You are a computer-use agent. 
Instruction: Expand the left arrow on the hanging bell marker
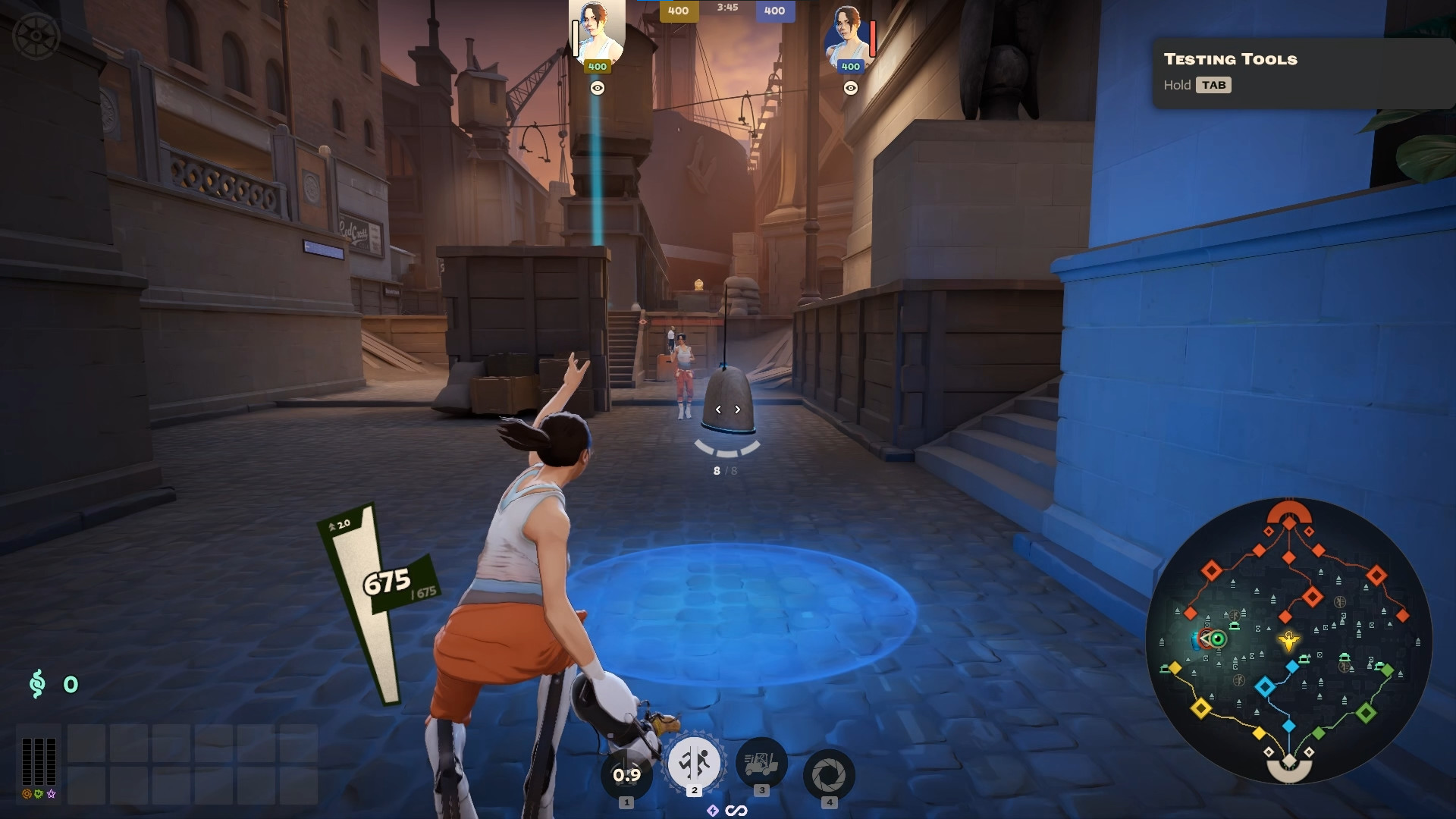[717, 409]
